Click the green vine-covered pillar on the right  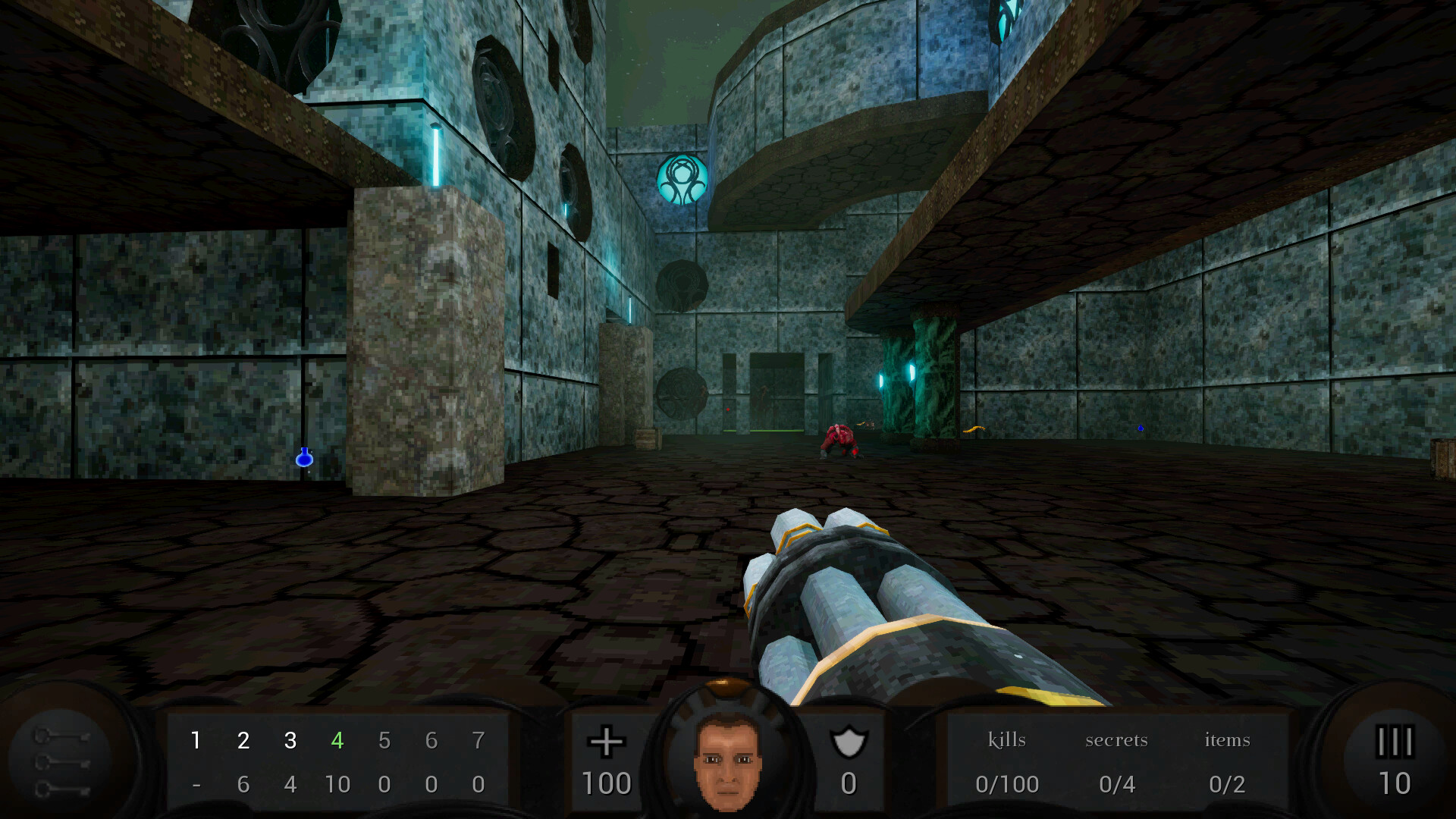pos(934,372)
